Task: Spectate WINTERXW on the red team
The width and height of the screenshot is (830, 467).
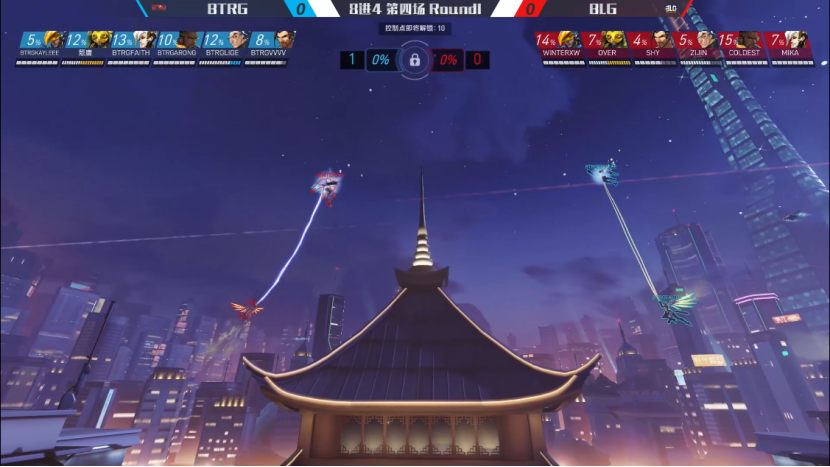Action: pos(562,47)
